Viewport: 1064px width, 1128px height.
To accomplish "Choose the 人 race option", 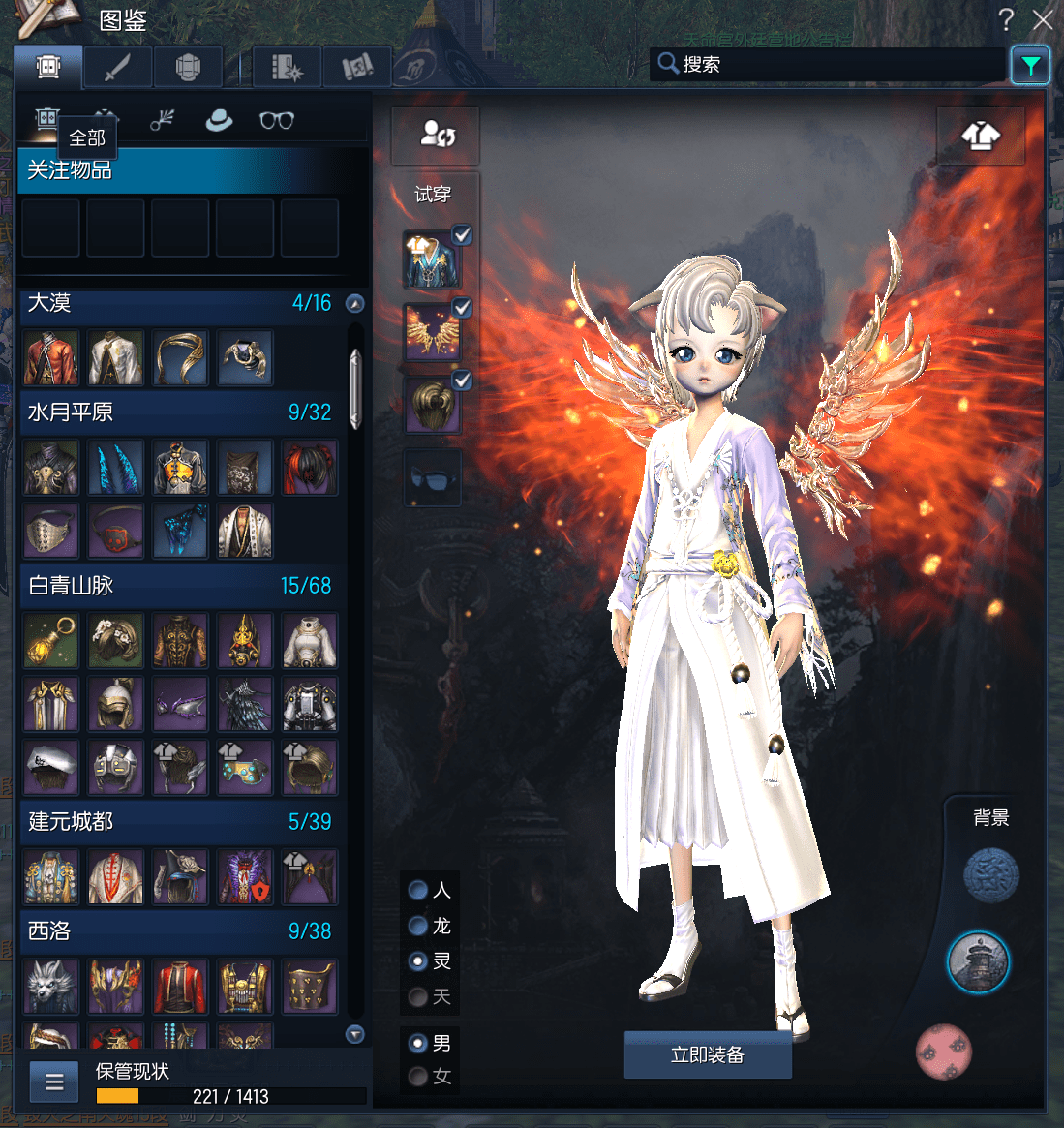I will [x=418, y=890].
